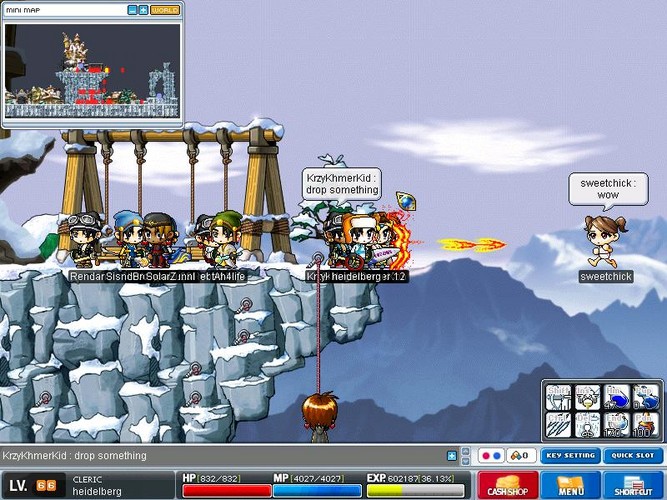
Task: Open the red and blue dots button
Action: click(489, 456)
